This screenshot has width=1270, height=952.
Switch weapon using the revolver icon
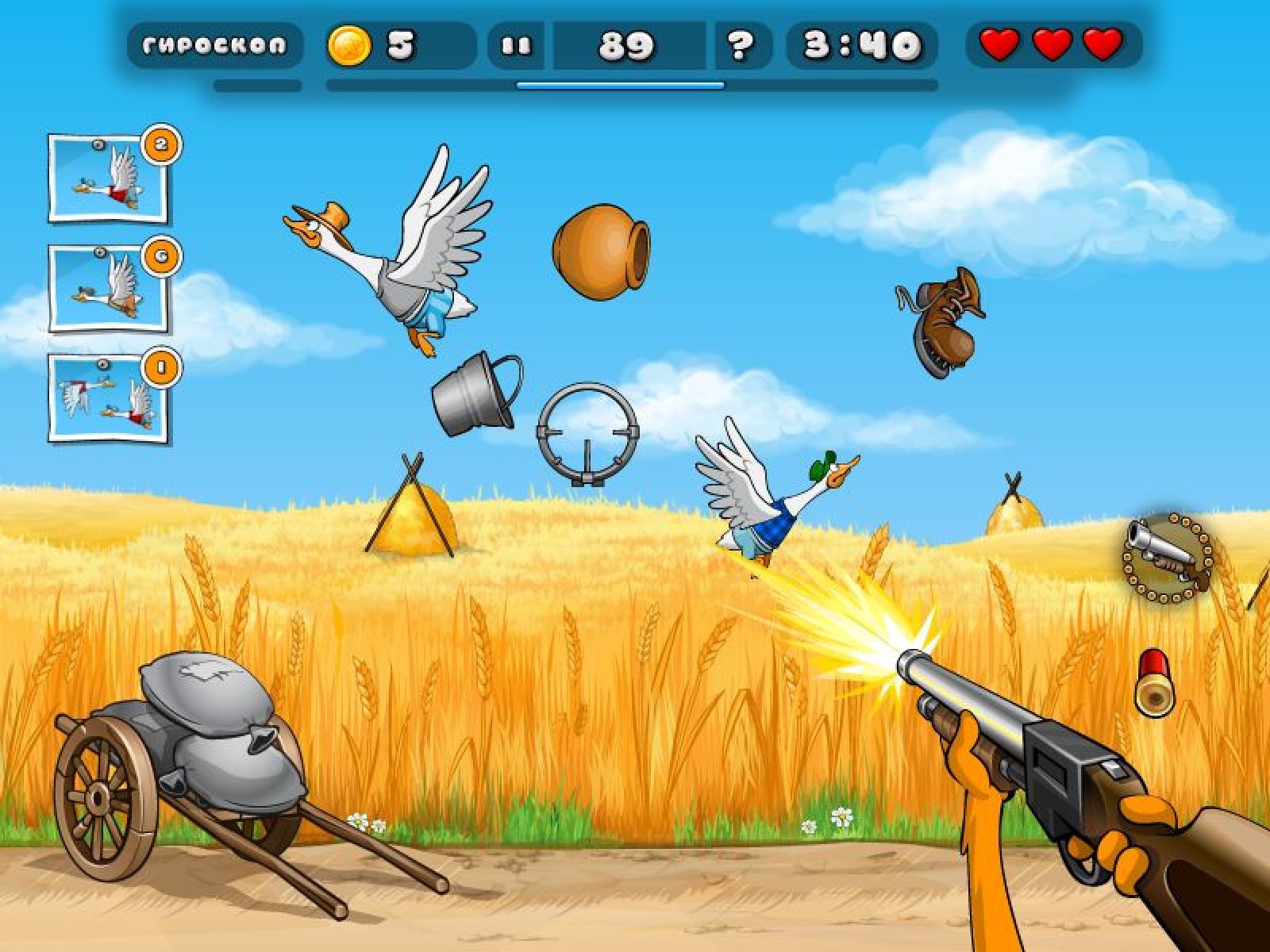point(1168,556)
